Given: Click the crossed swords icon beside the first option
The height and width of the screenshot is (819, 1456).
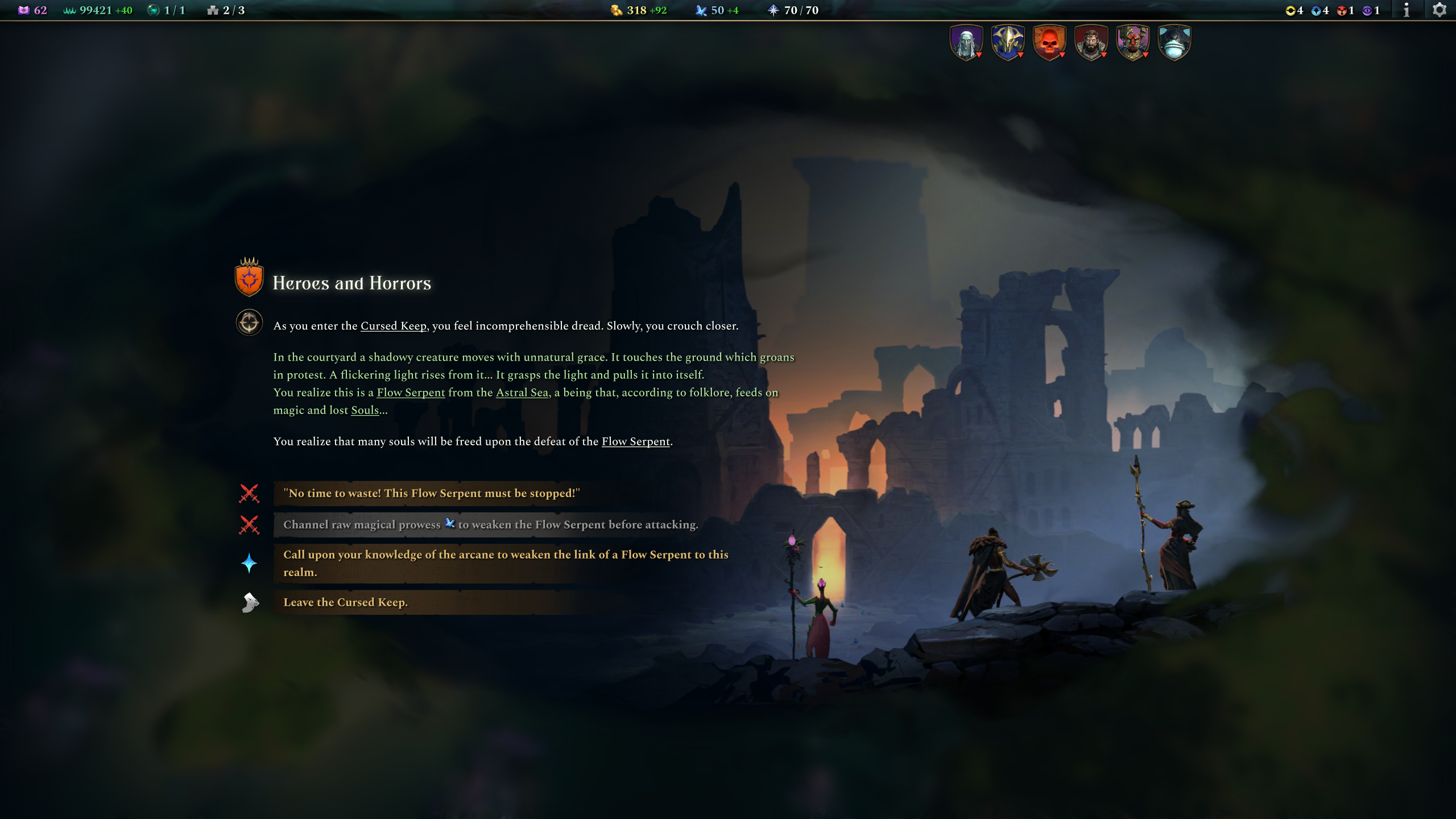Looking at the screenshot, I should tap(249, 494).
